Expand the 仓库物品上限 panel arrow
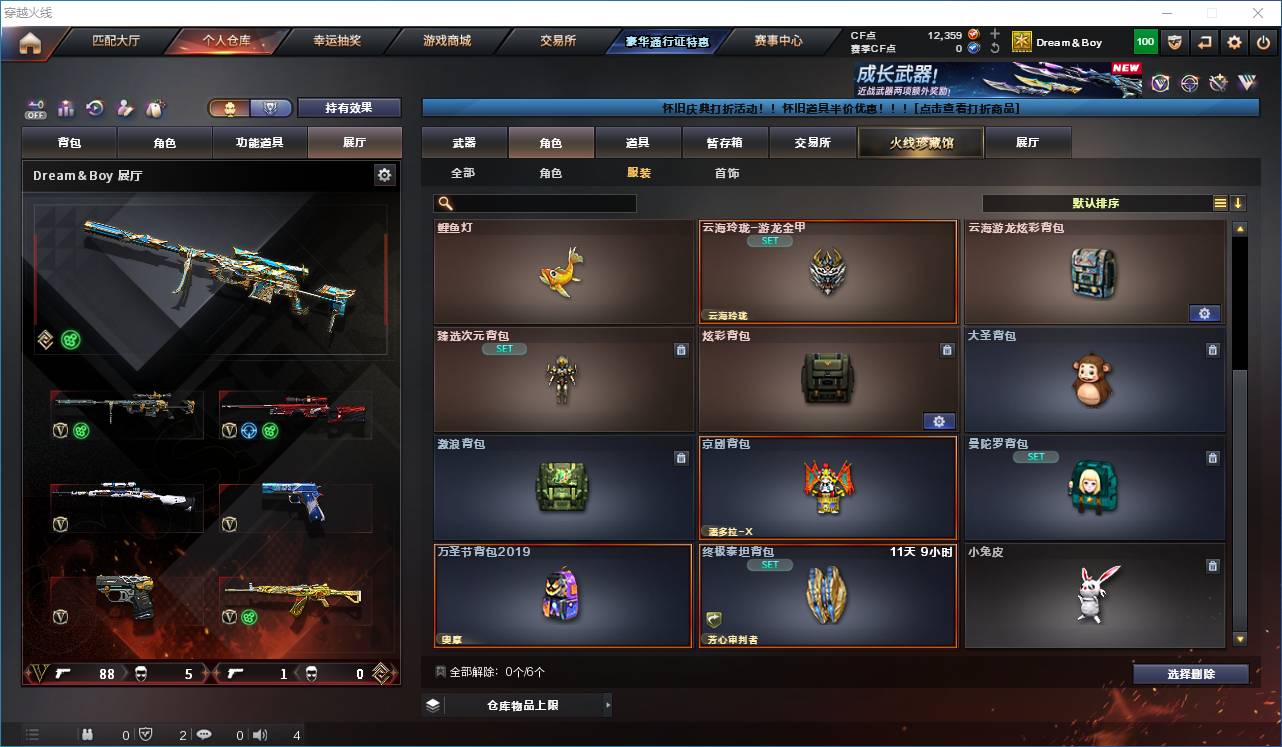This screenshot has height=747, width=1282. pyautogui.click(x=607, y=705)
